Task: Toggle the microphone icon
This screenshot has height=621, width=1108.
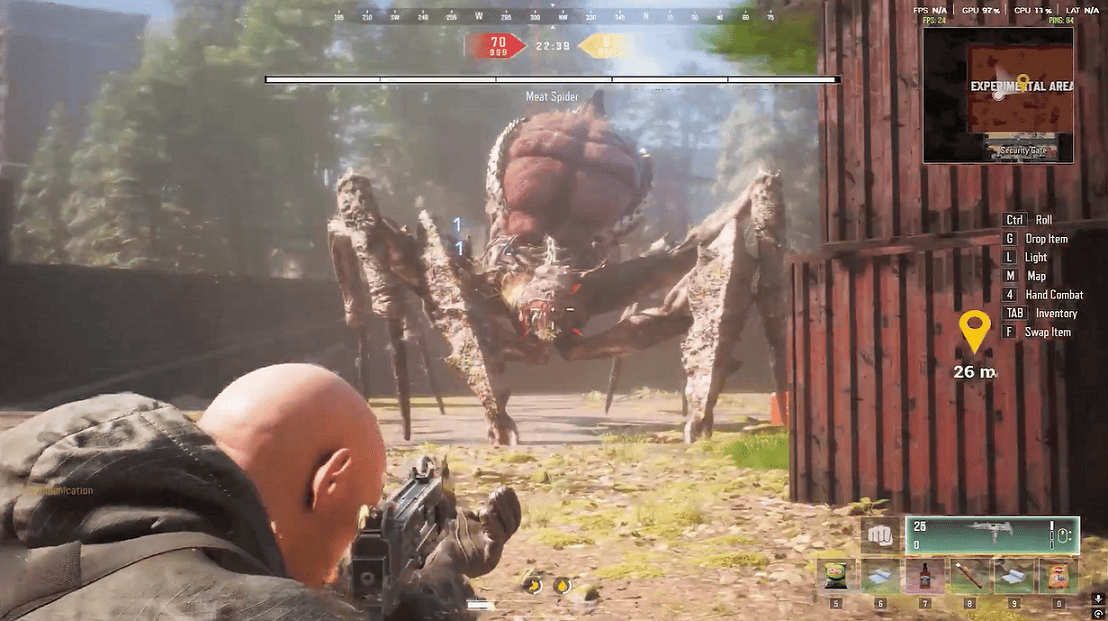Action: tap(1098, 598)
